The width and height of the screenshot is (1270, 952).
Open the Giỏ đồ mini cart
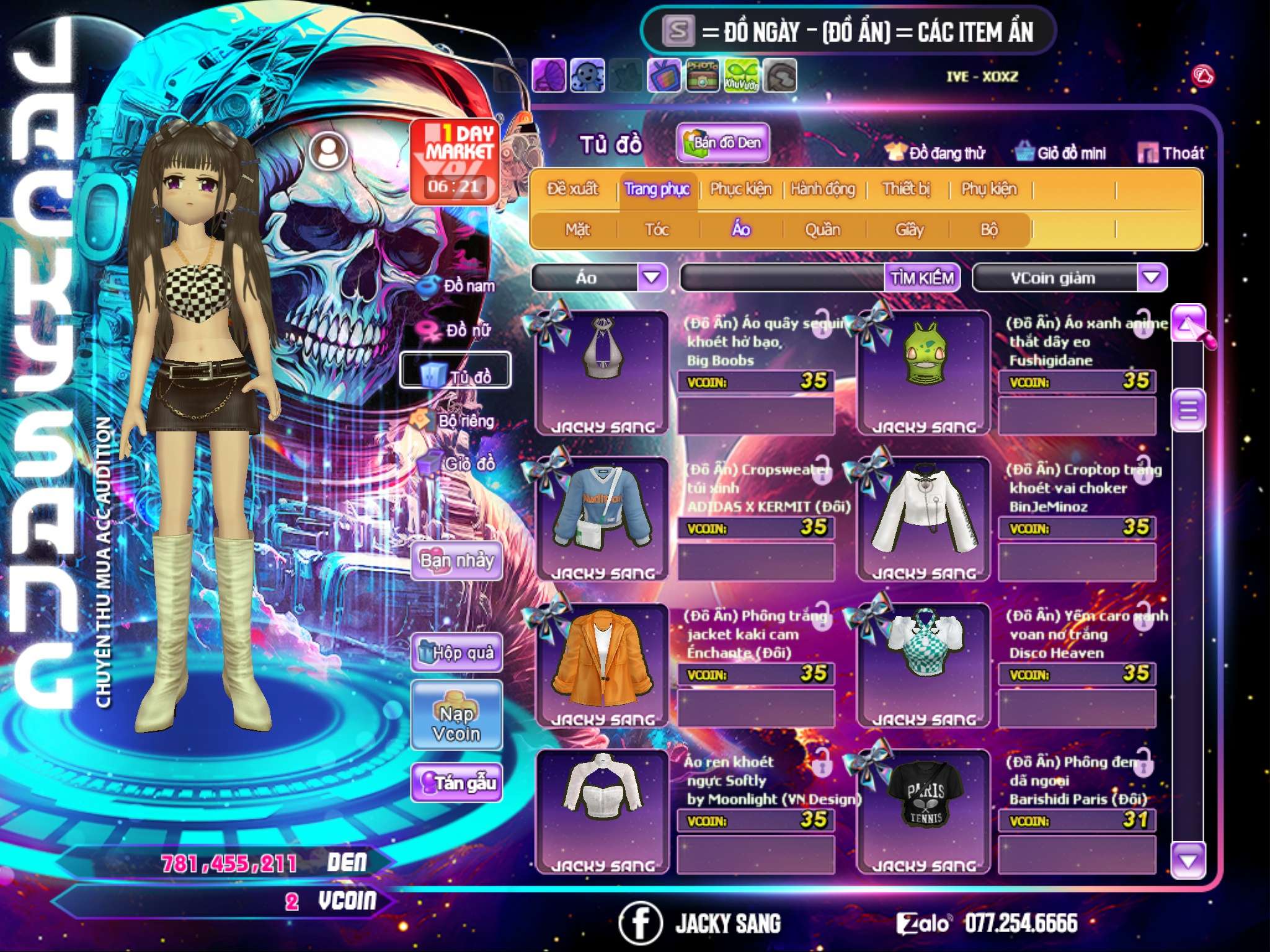click(x=1061, y=153)
